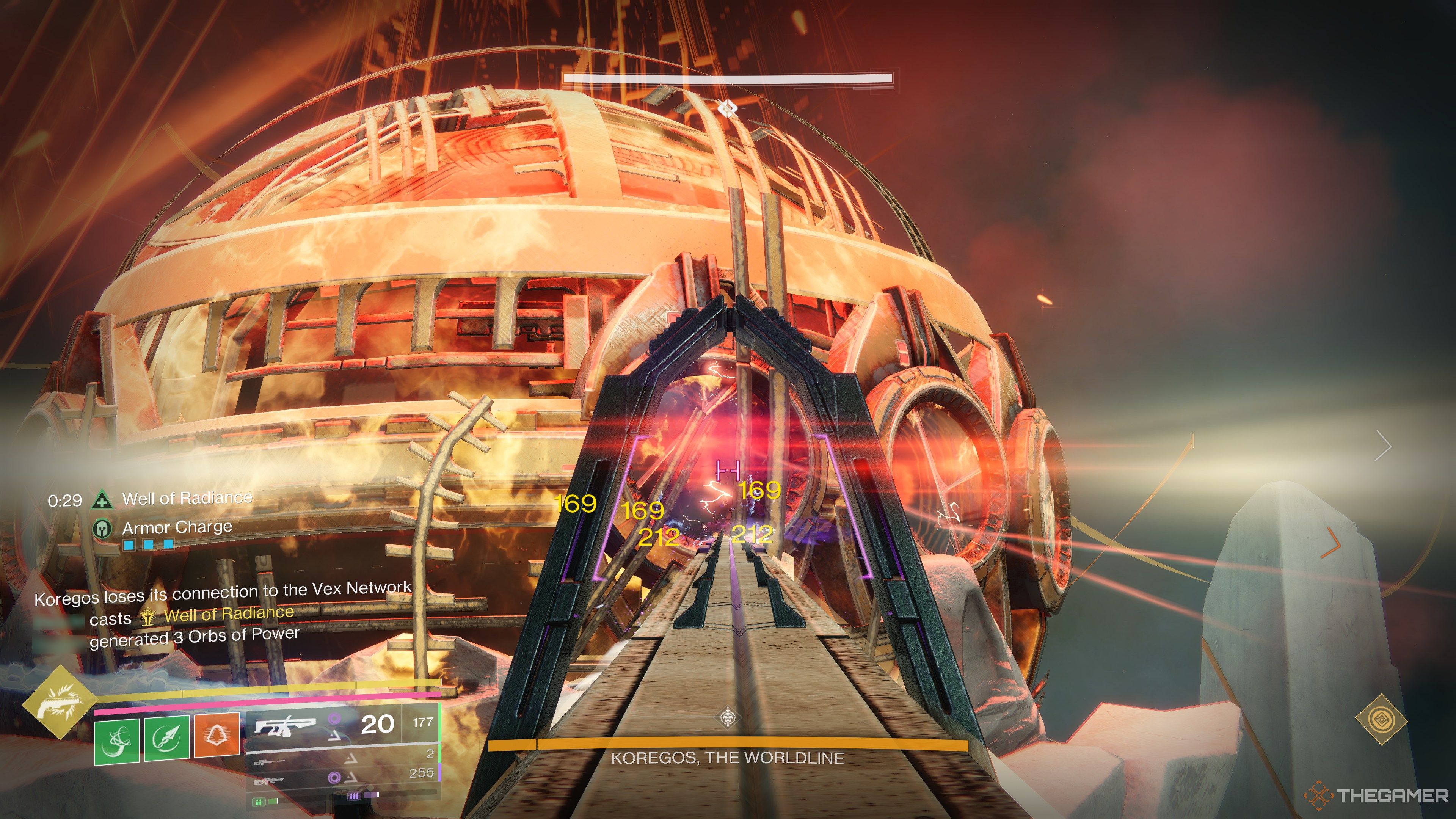
Task: Check the Armor Charge helmet icon
Action: coord(102,529)
